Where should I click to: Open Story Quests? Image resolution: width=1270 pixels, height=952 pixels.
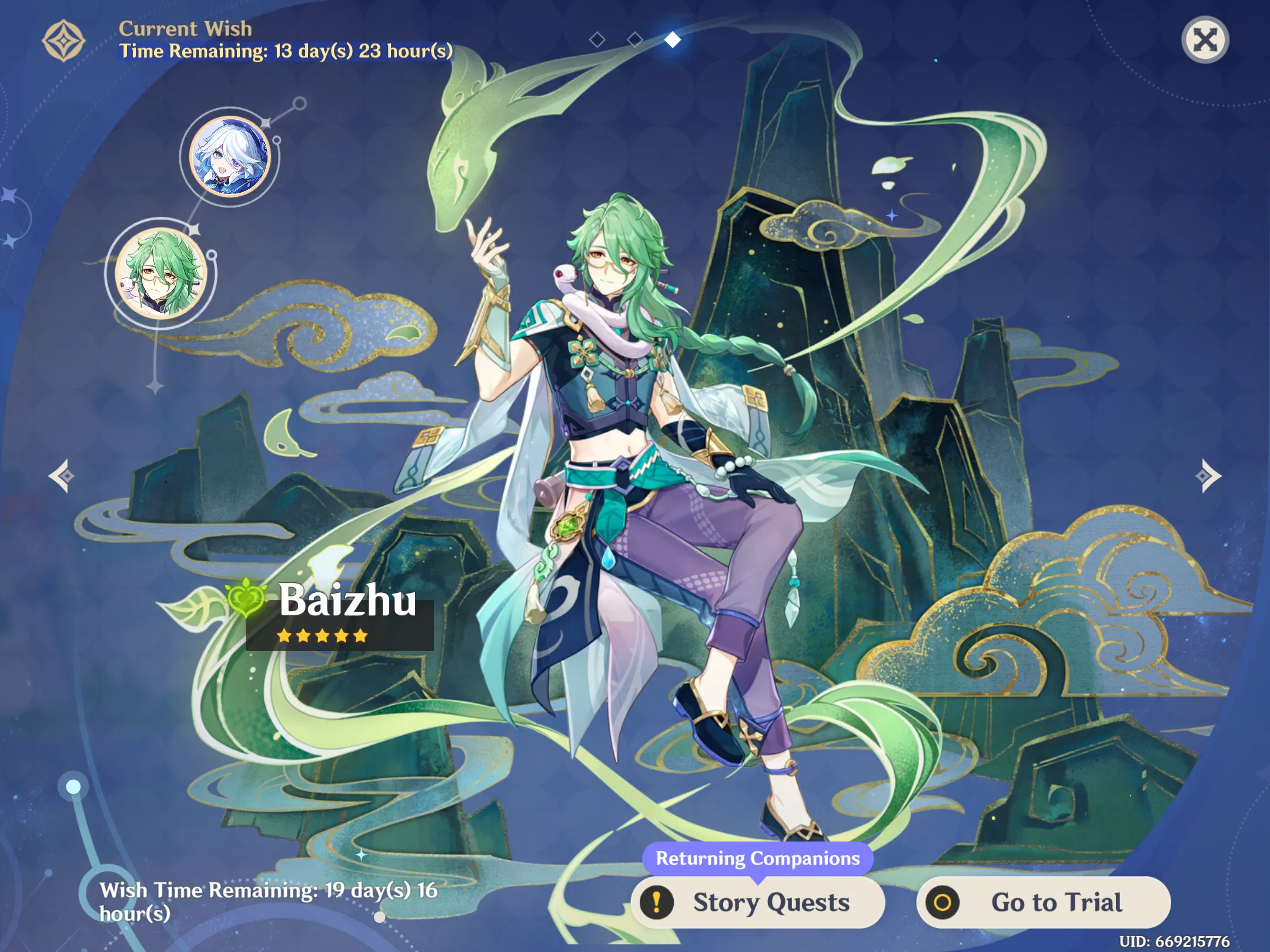(761, 903)
